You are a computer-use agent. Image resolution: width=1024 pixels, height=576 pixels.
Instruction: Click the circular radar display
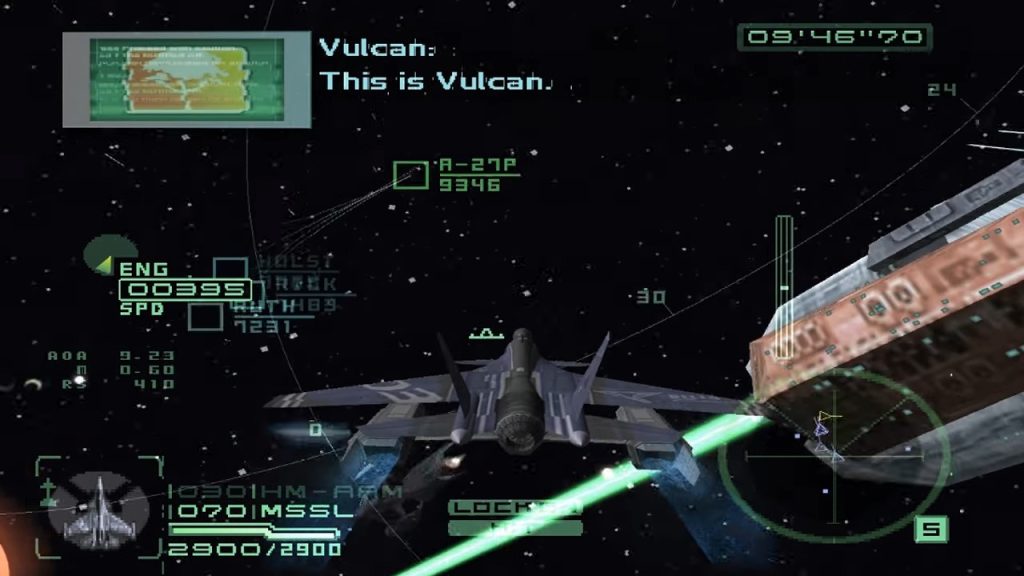point(833,457)
